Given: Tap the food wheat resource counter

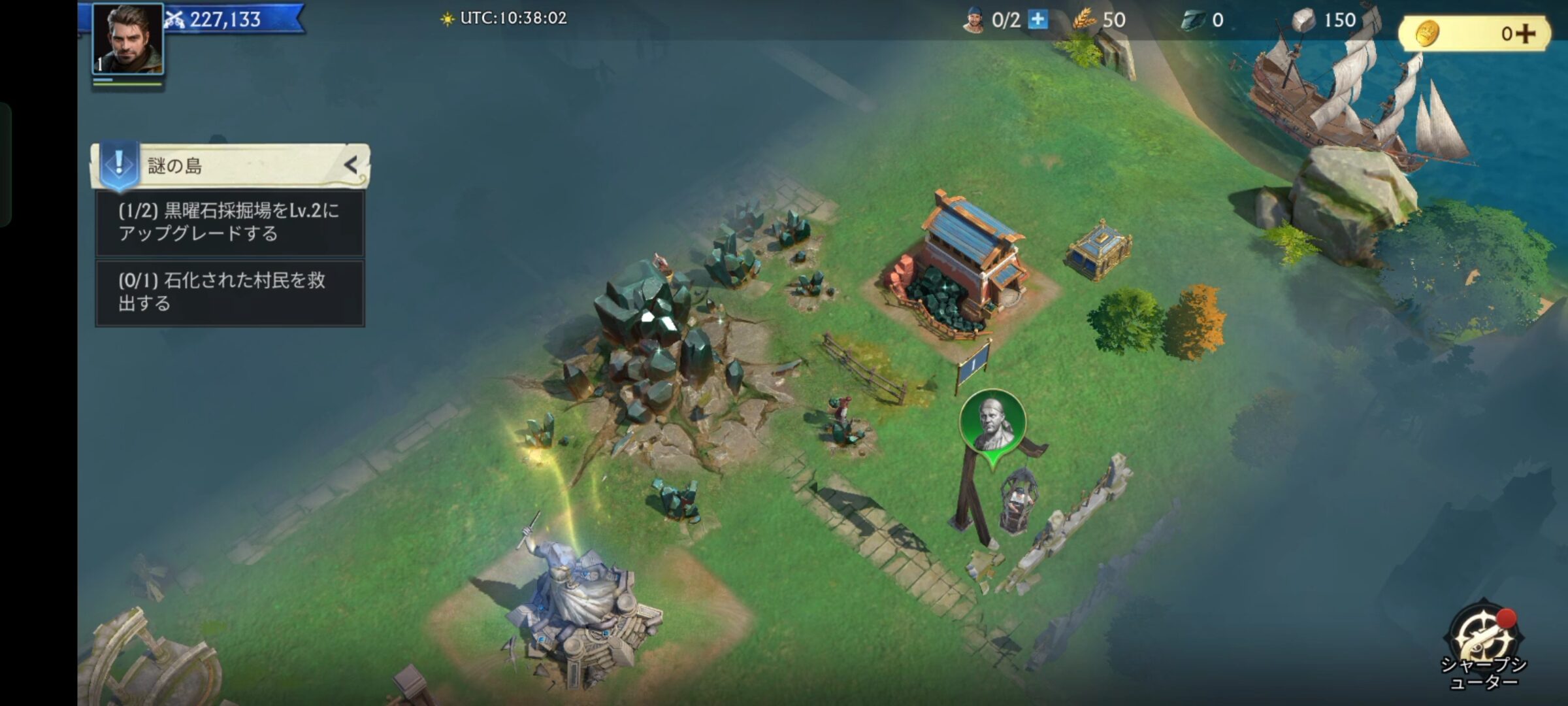Looking at the screenshot, I should [x=1101, y=20].
